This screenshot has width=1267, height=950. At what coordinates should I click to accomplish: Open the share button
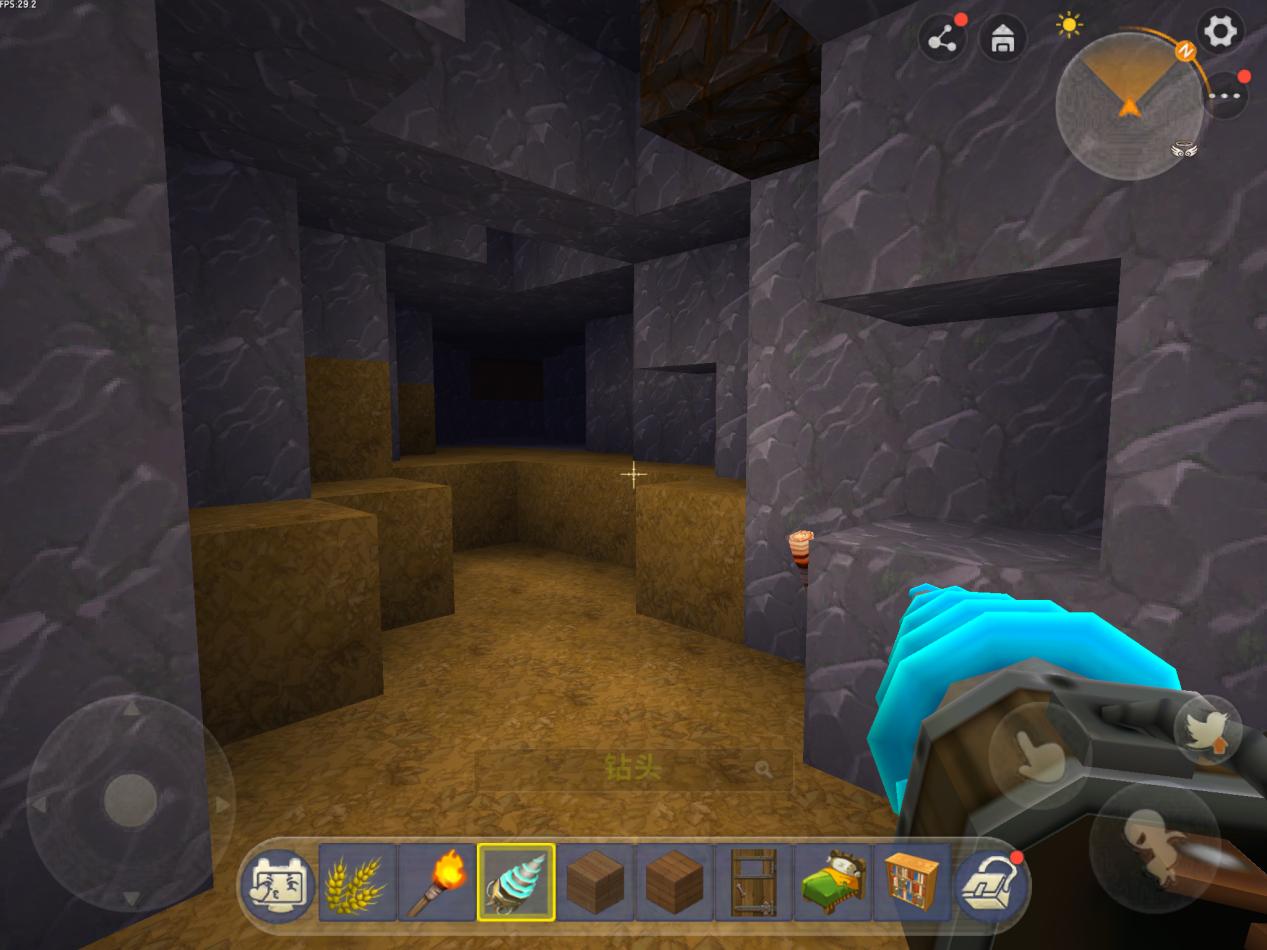942,40
